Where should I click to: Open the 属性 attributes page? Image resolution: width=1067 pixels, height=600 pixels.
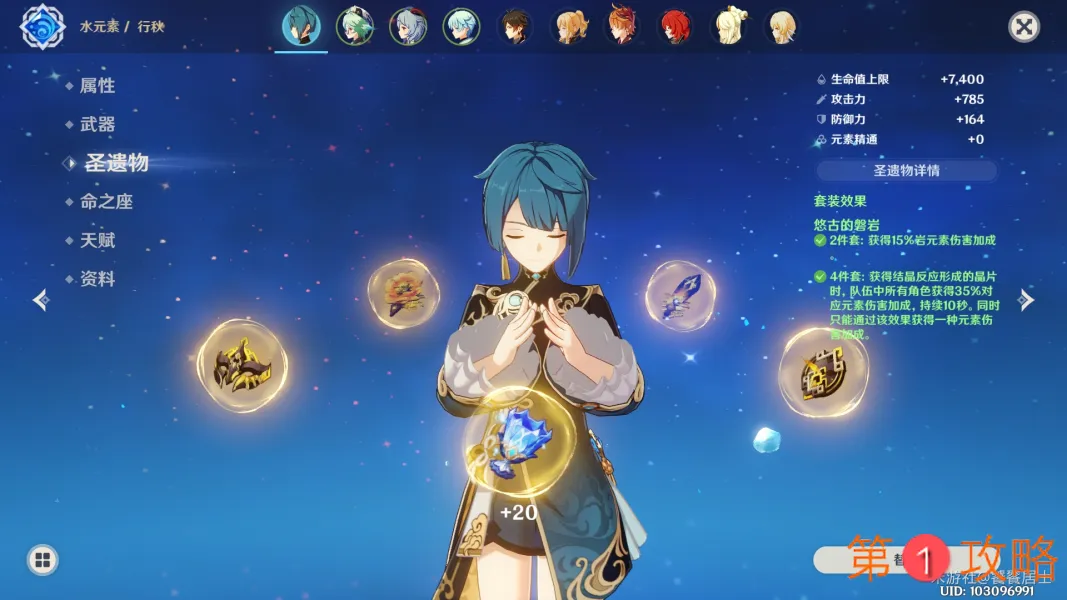(x=97, y=86)
